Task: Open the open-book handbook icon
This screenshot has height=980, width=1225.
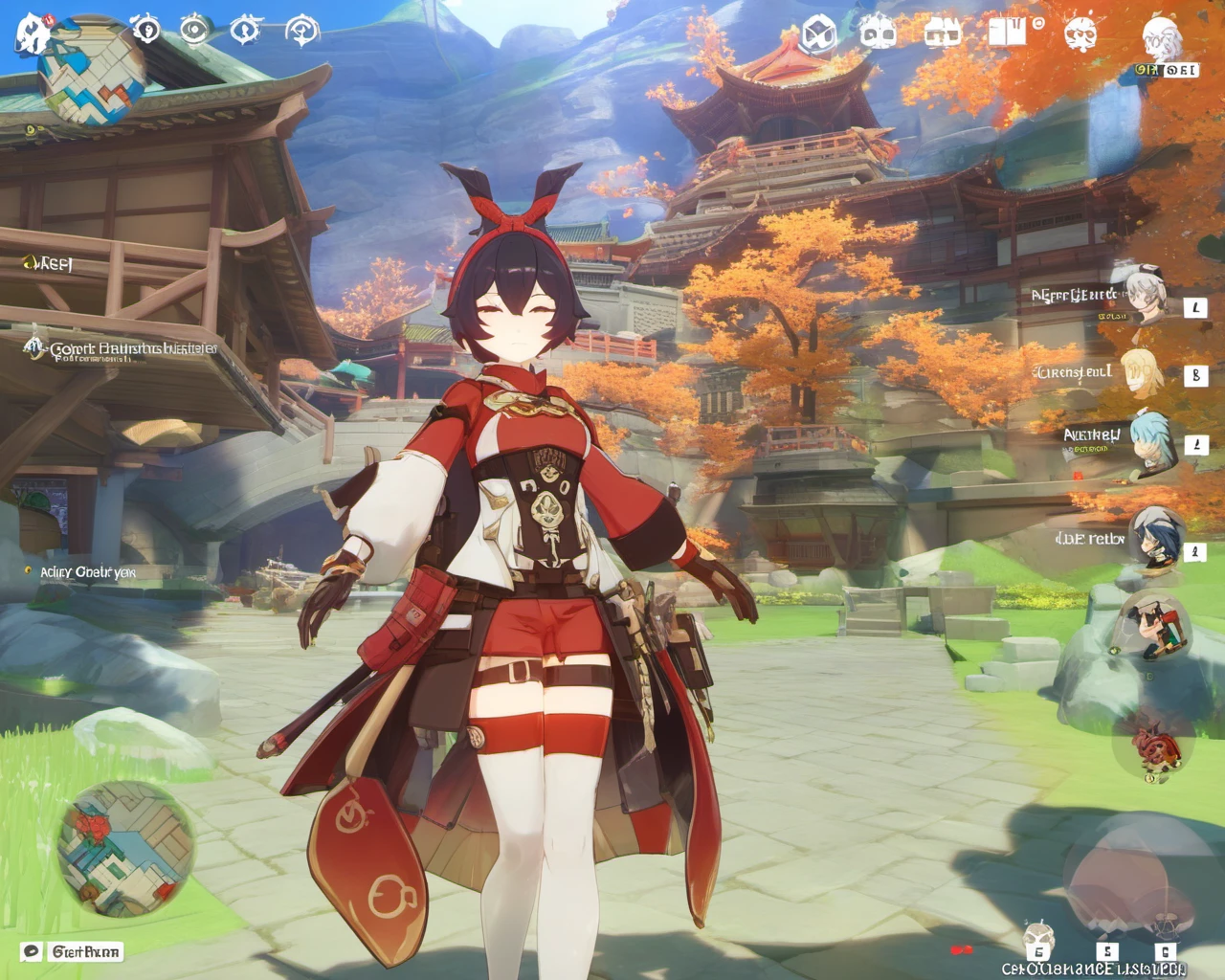Action: pos(1006,33)
